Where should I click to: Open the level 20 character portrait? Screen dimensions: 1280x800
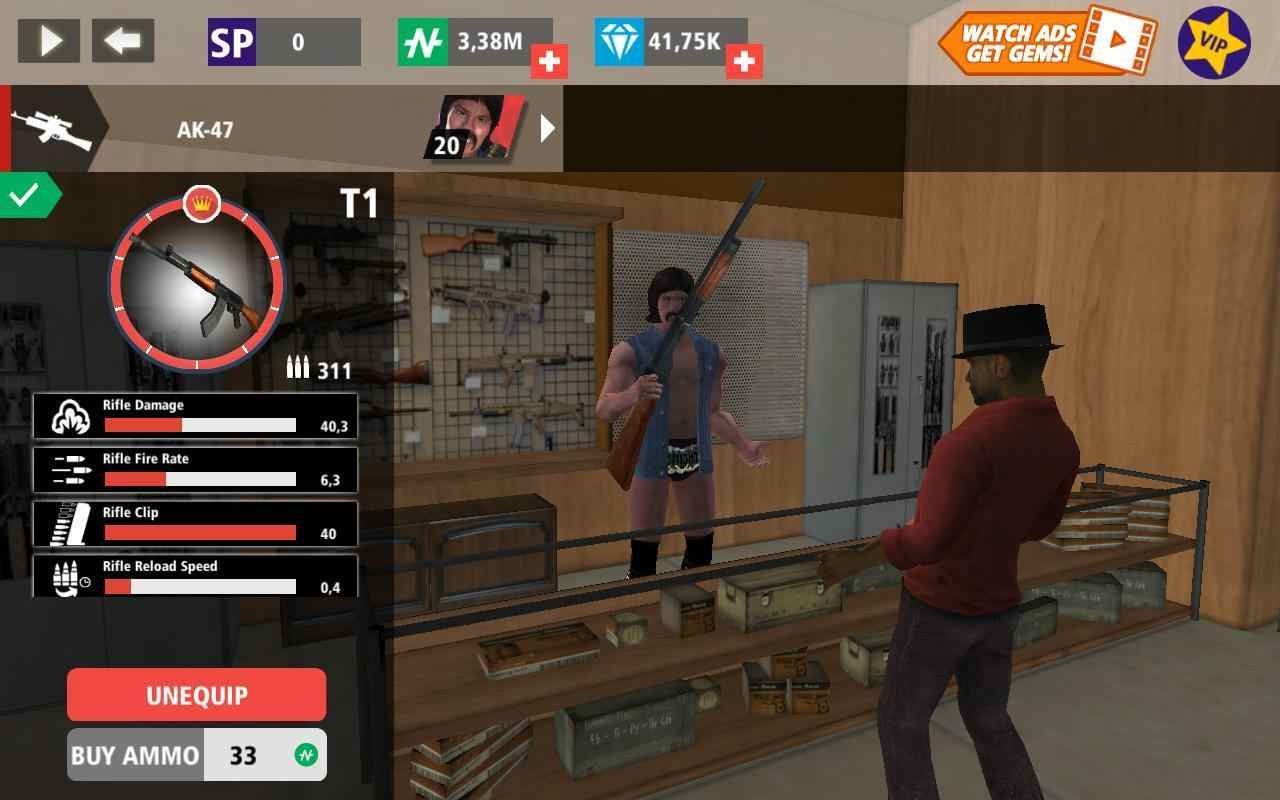[x=476, y=128]
